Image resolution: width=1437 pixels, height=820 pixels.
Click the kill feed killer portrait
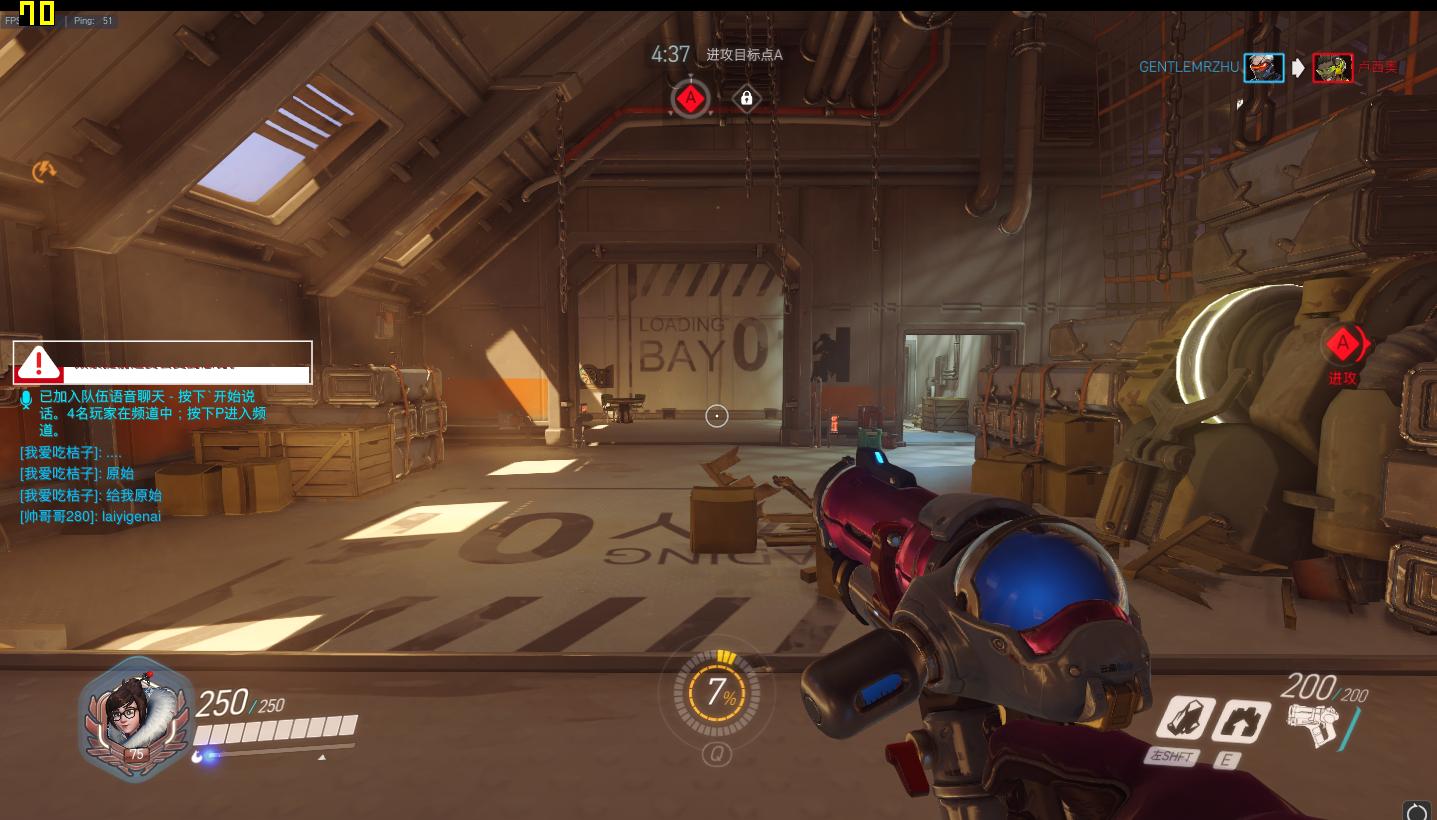[x=1263, y=68]
